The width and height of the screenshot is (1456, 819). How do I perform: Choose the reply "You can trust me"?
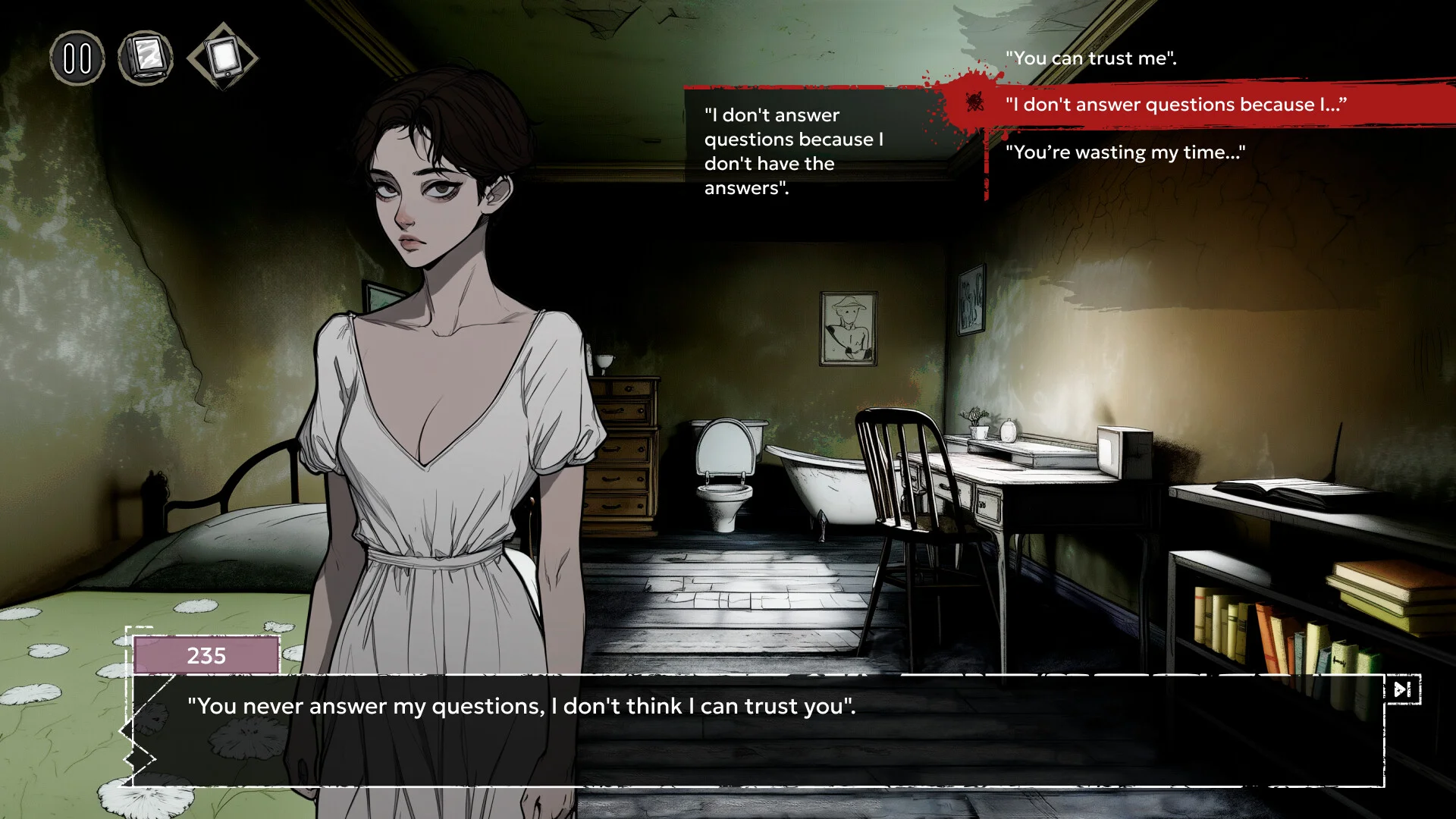point(1090,58)
